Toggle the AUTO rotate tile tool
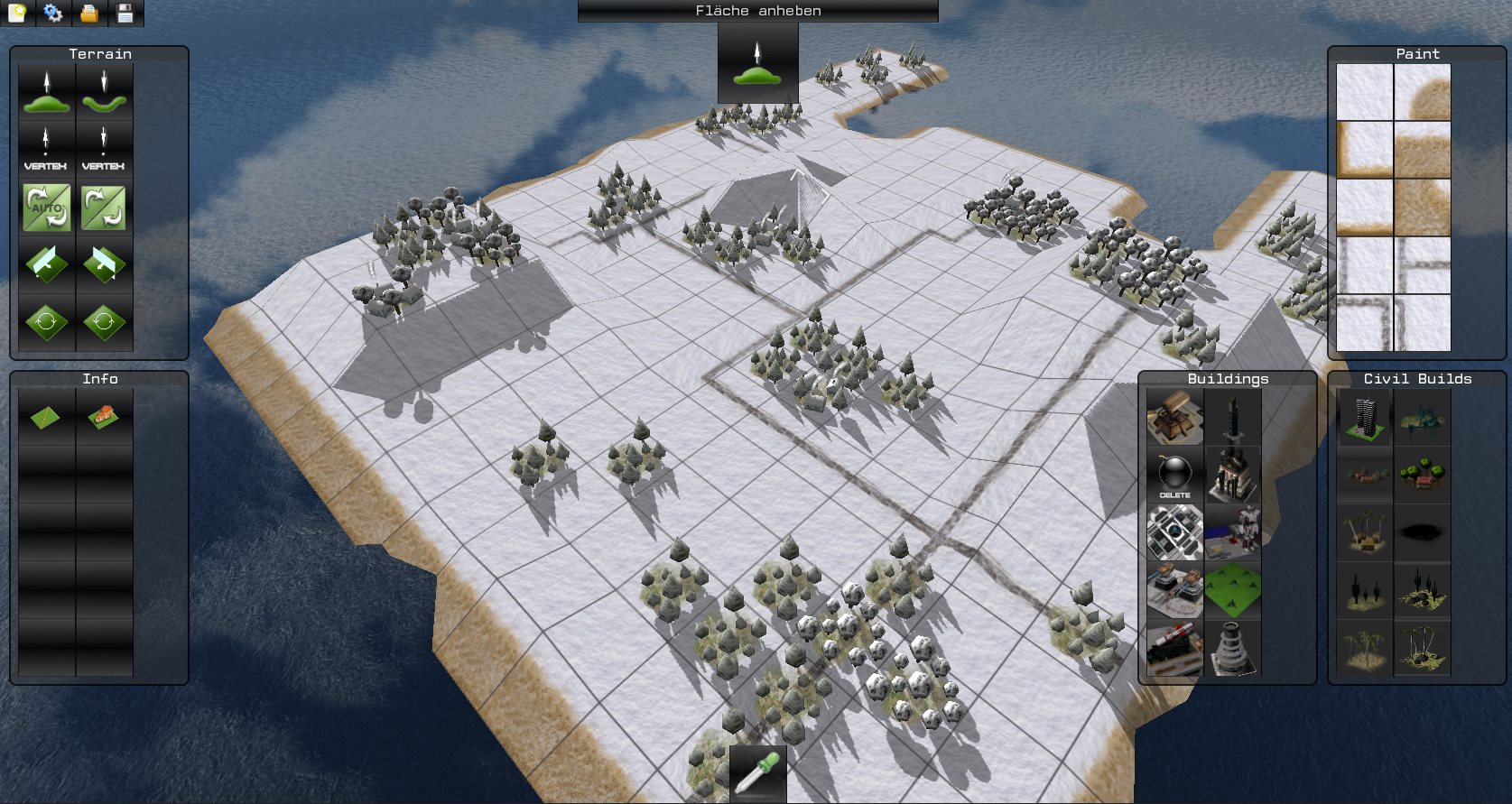The width and height of the screenshot is (1512, 804). (47, 208)
